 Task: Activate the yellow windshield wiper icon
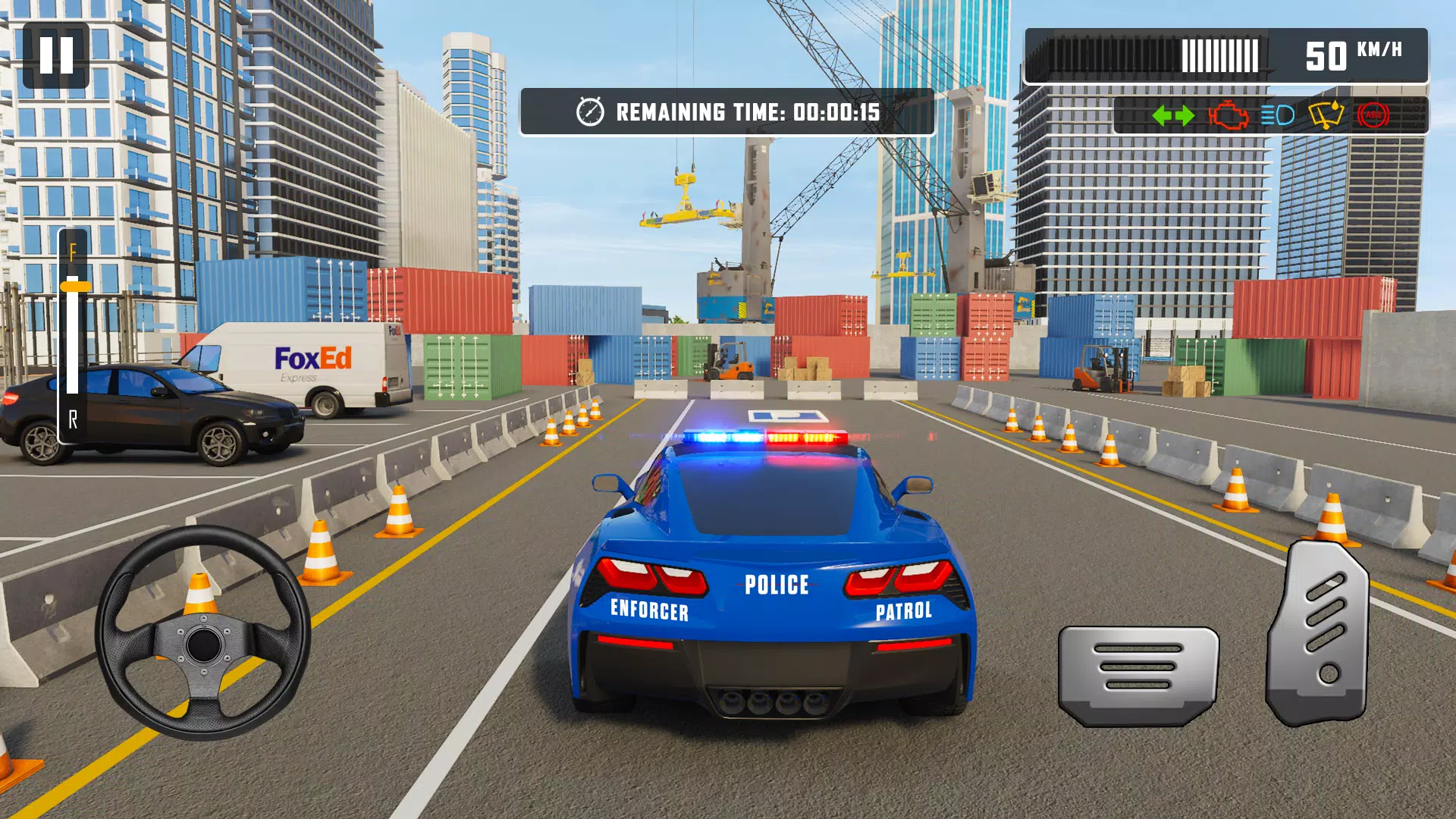(1326, 115)
